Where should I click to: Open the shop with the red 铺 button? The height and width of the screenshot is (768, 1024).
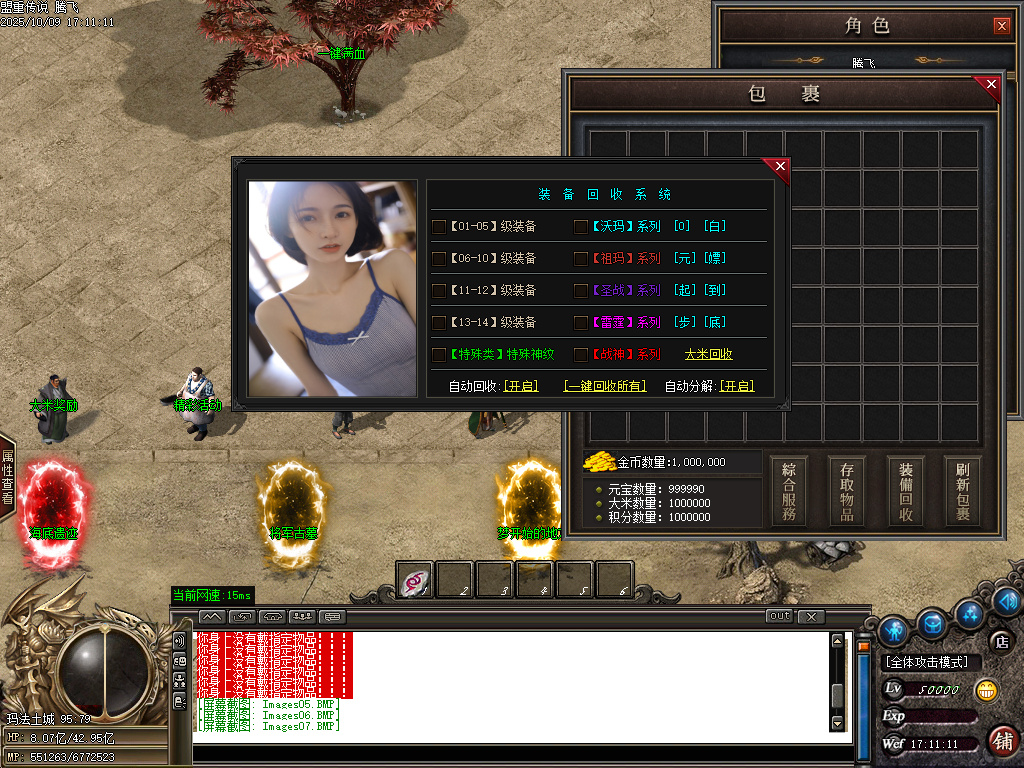pos(1001,741)
